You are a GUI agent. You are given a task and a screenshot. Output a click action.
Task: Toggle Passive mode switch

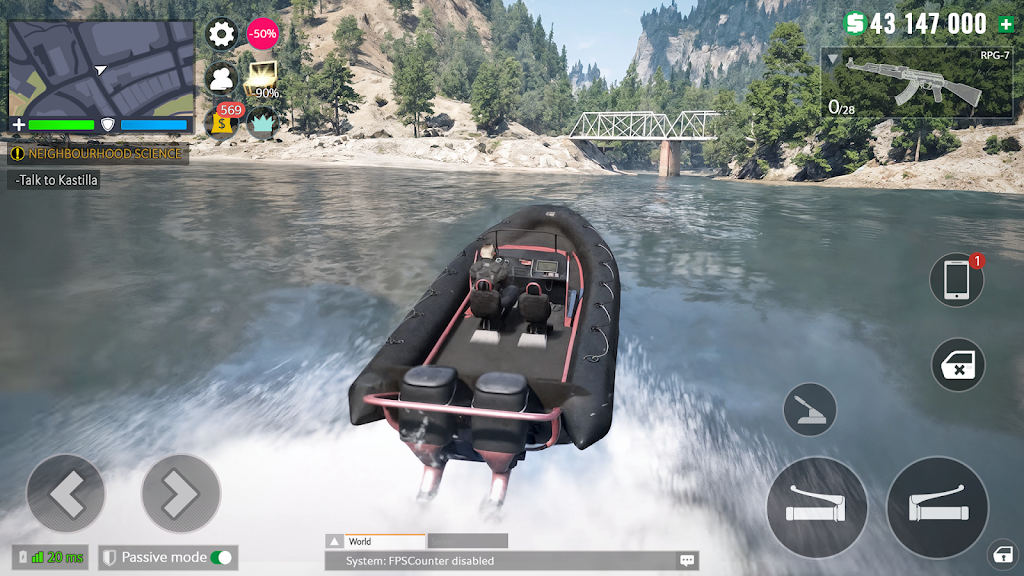tap(221, 558)
